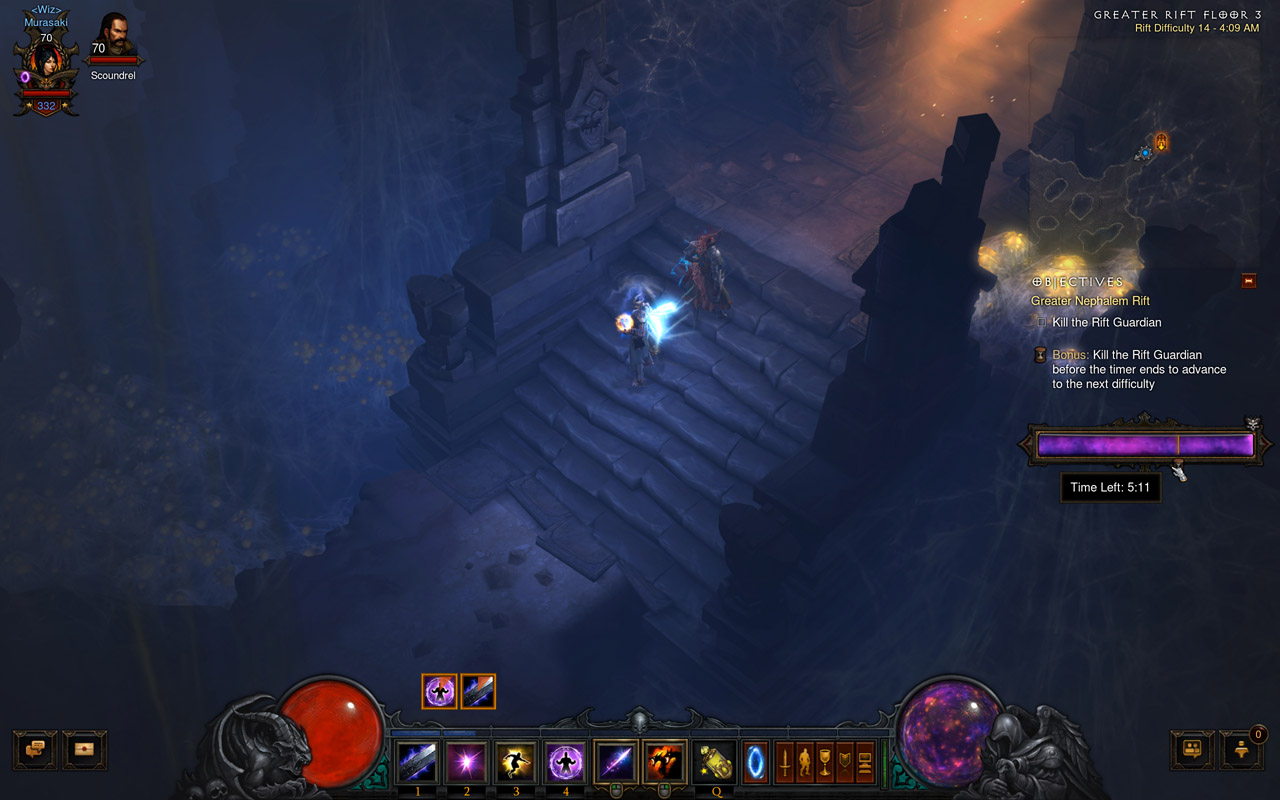Open the skills menu sword button
1280x800 pixels.
tap(785, 762)
